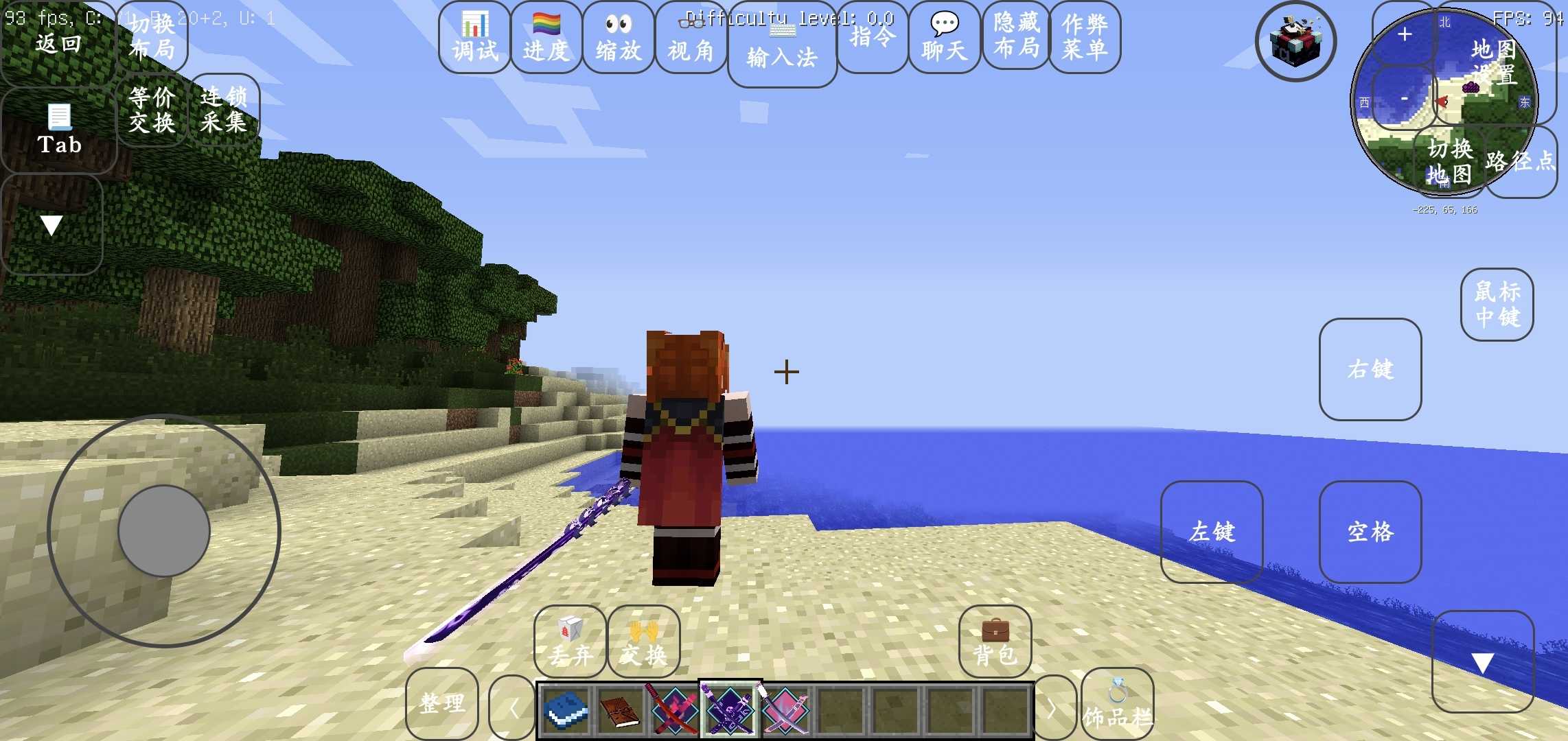Open the 背包 backpack inventory
Screen dimensions: 1568x741
point(995,642)
